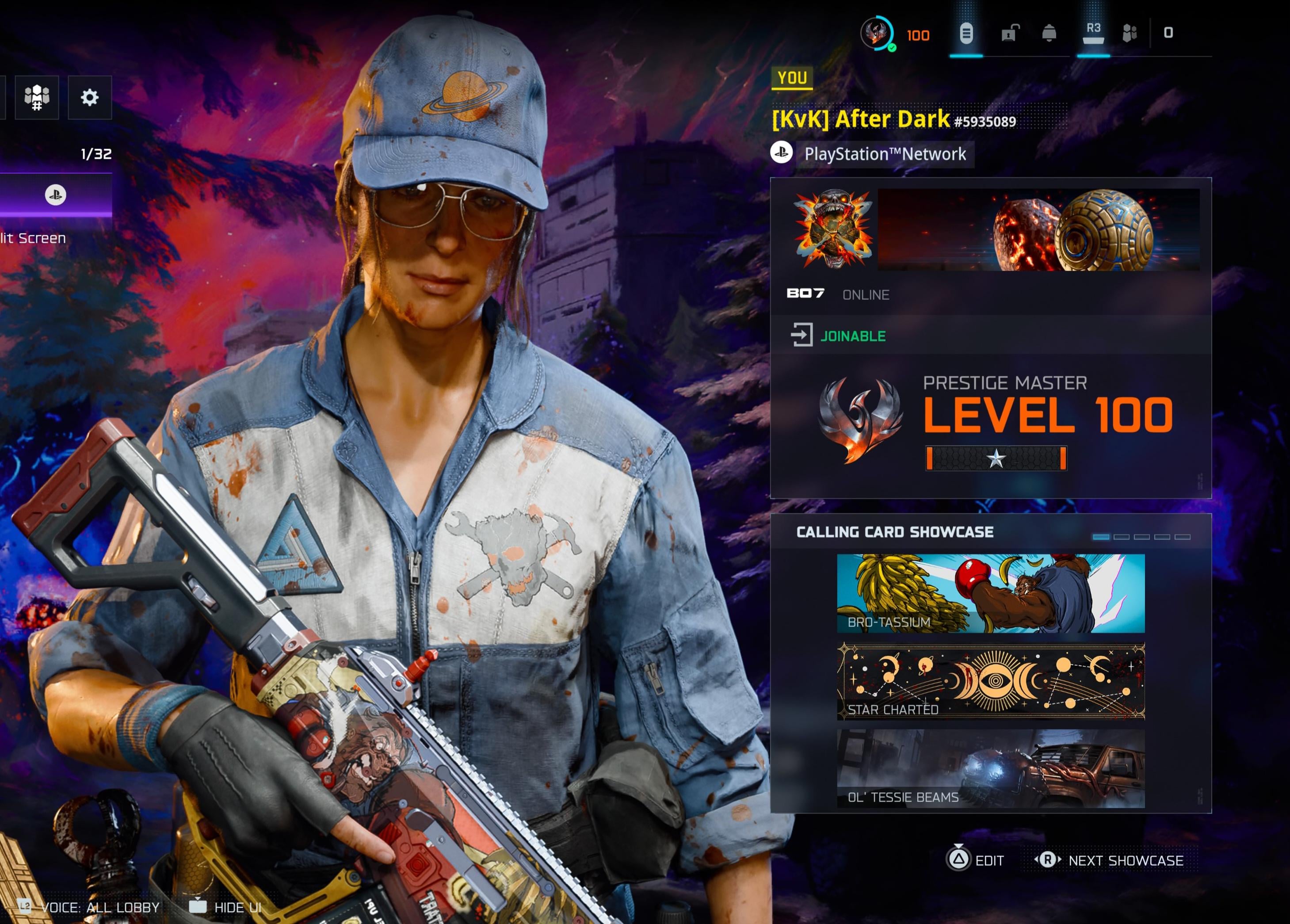Image resolution: width=1290 pixels, height=924 pixels.
Task: Open the Prestige Master emblem in top bar
Action: tap(877, 34)
